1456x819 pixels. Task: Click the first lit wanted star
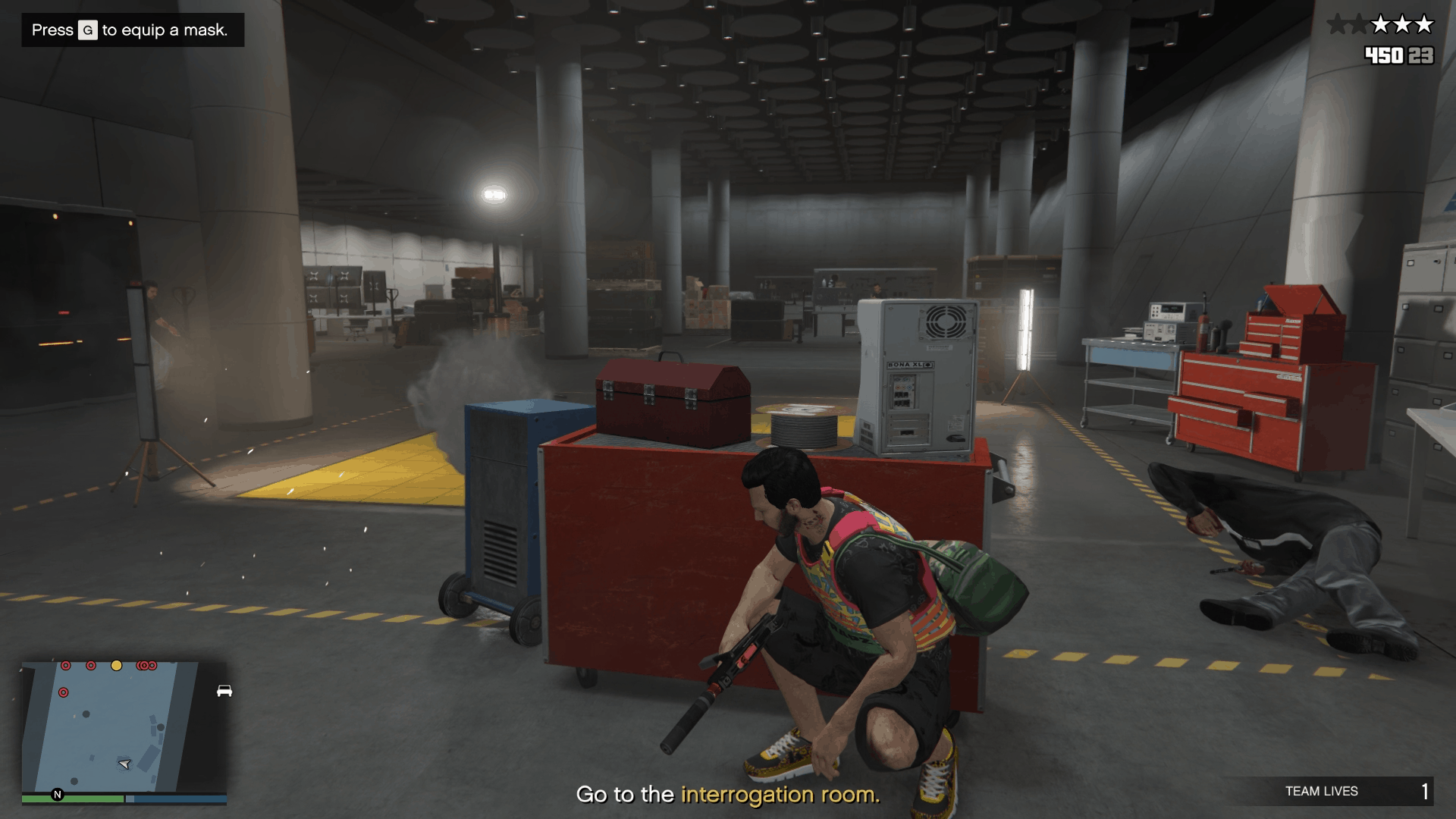coord(1380,24)
